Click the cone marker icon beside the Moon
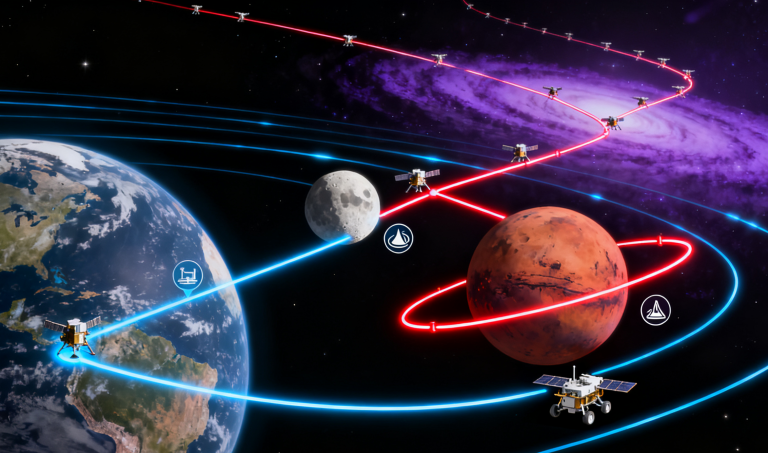The image size is (768, 453). pos(398,238)
